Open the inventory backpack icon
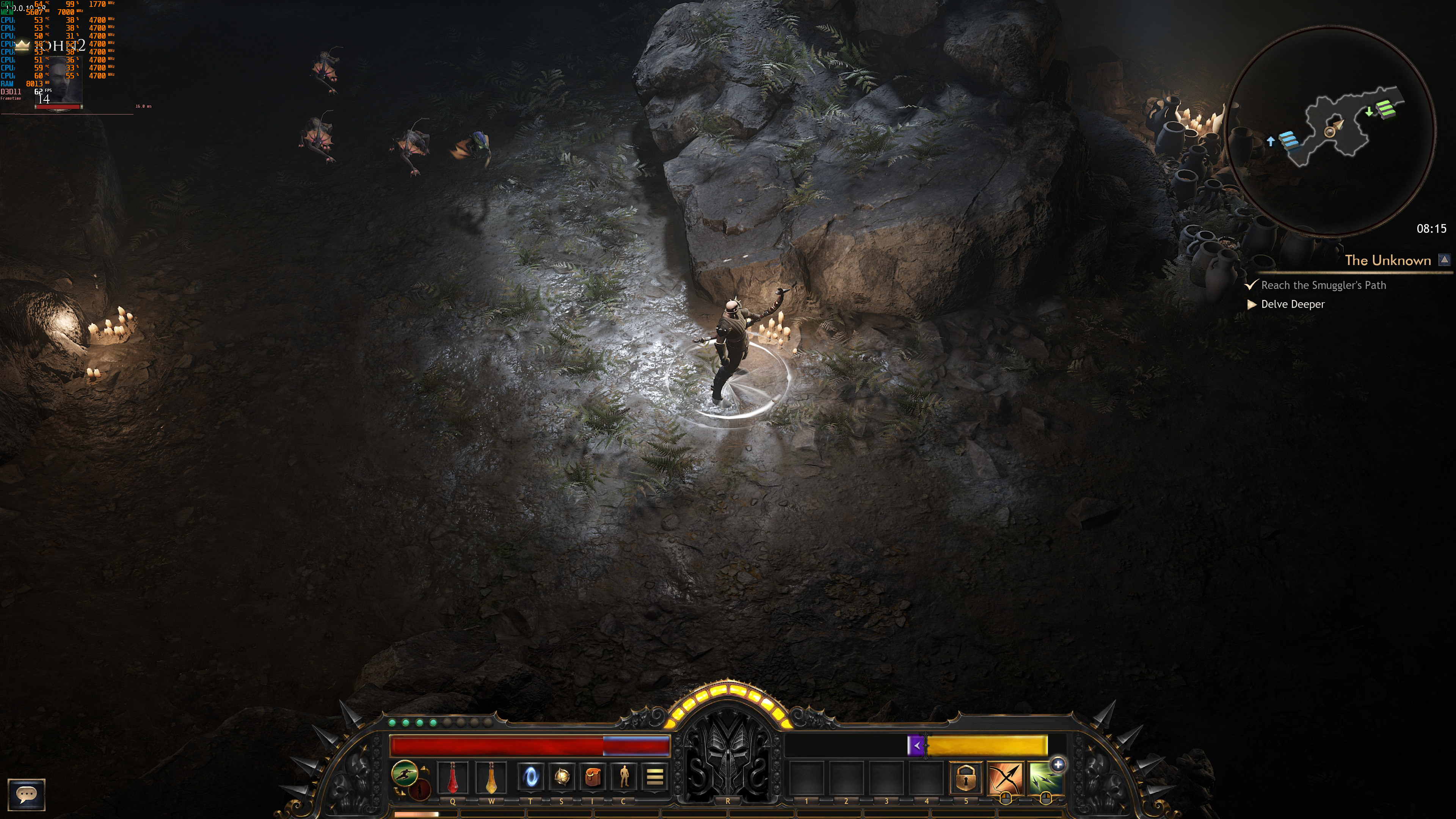Screen dimensions: 1456x819 (592, 778)
